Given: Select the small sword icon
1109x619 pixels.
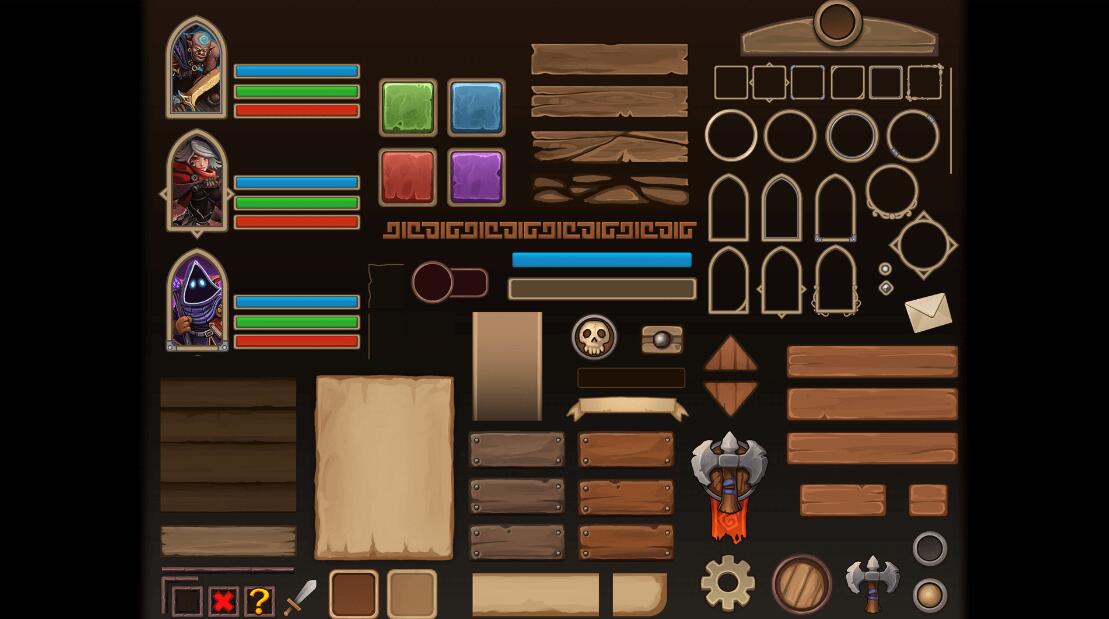Looking at the screenshot, I should point(300,597).
